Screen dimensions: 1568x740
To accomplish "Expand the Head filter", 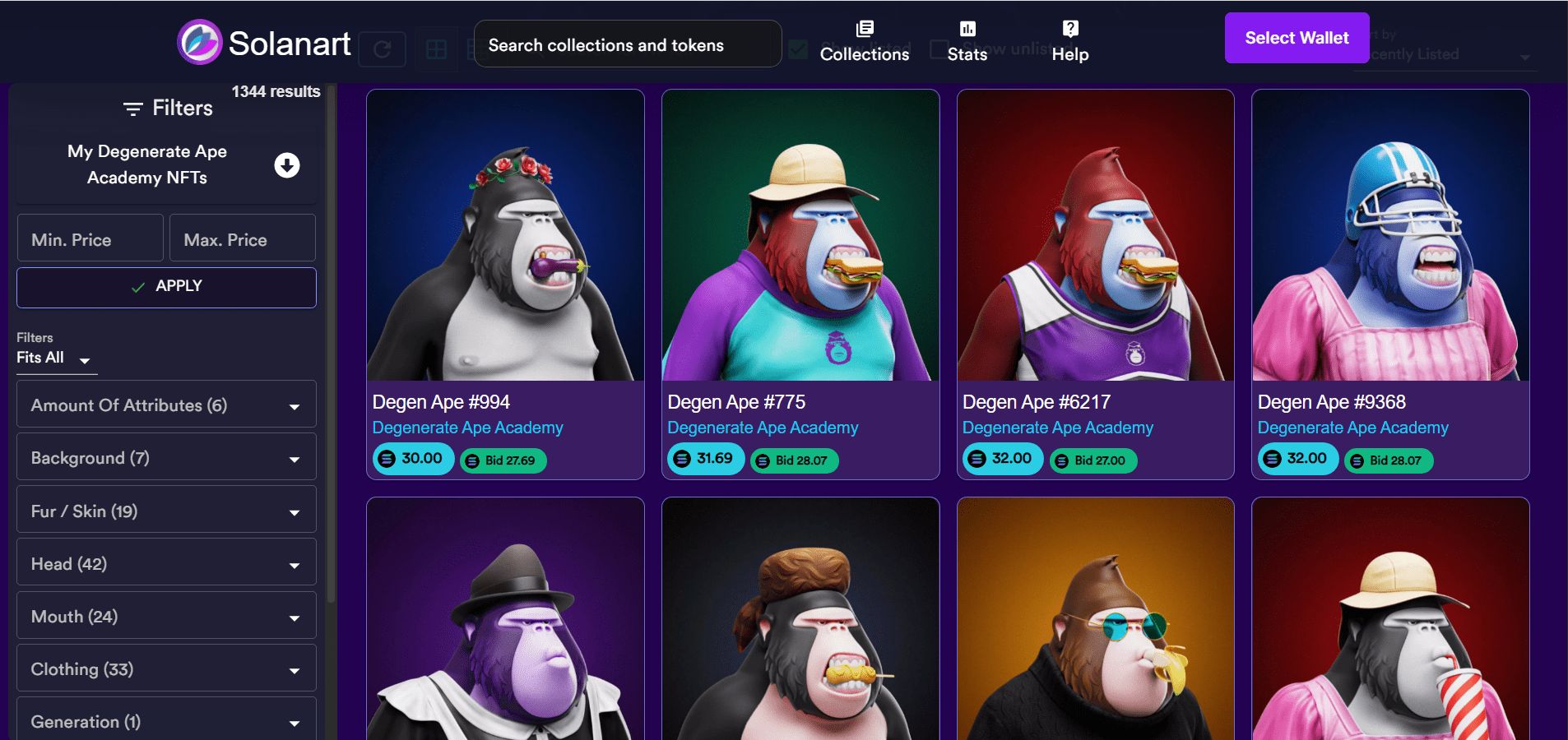I will (x=166, y=563).
